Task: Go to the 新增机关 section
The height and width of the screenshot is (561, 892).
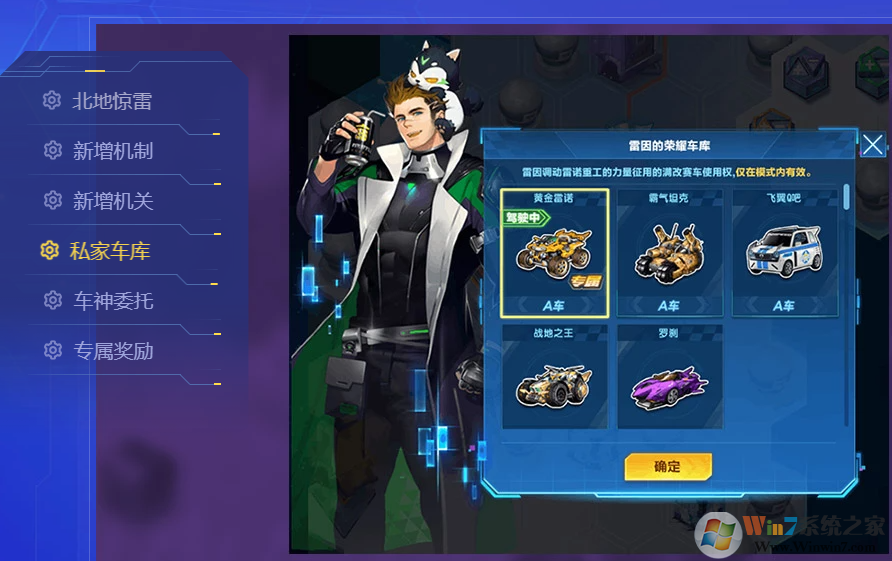Action: (112, 201)
